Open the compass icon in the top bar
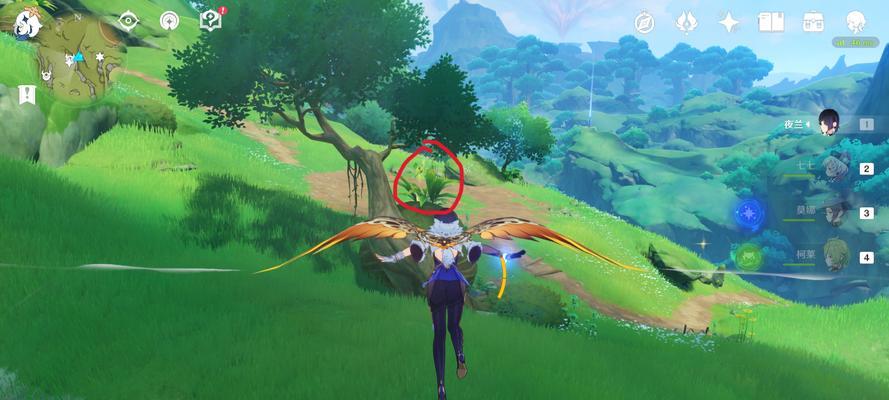This screenshot has width=889, height=400. coord(644,22)
